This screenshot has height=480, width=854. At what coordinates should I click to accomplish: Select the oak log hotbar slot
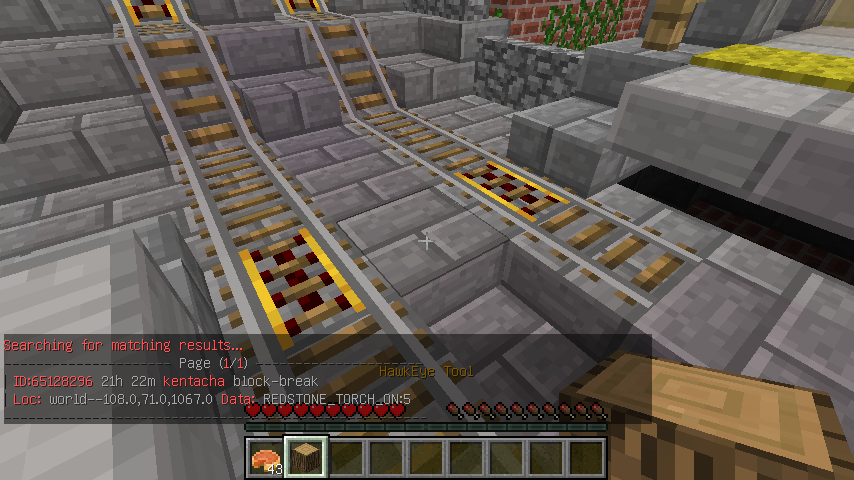tap(306, 458)
